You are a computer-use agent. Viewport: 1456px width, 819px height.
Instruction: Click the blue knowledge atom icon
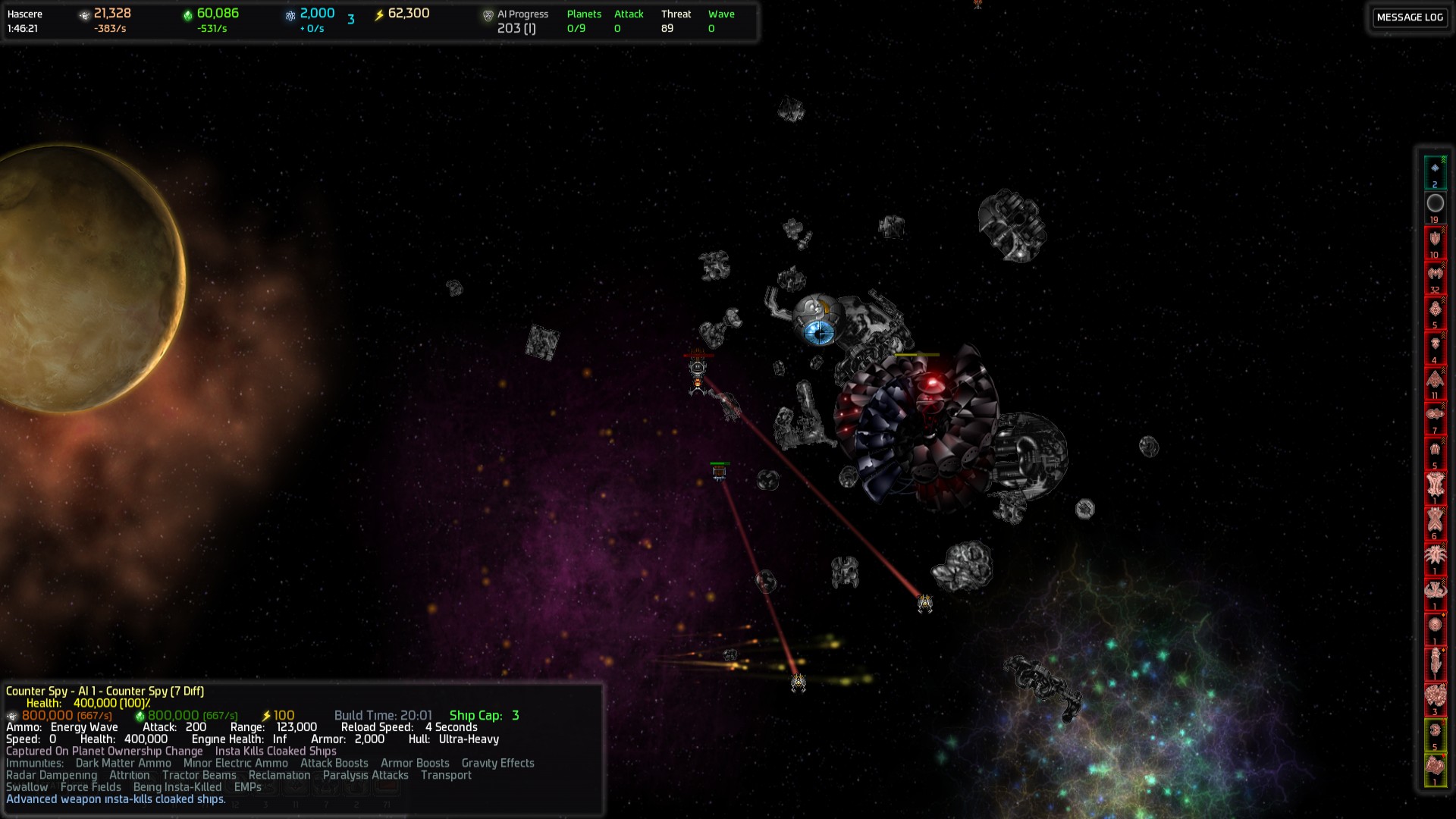[x=290, y=13]
